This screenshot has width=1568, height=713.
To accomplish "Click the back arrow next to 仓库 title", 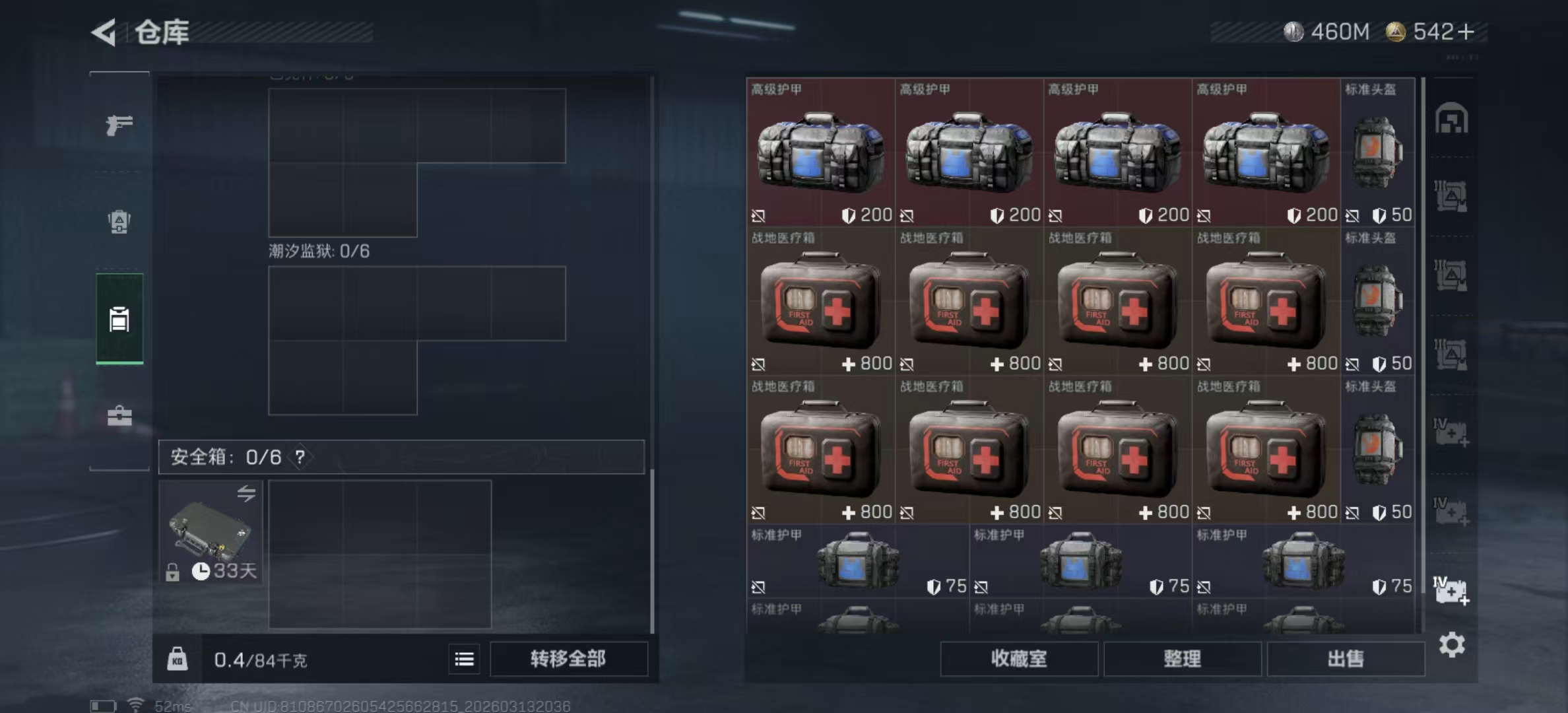I will [106, 32].
